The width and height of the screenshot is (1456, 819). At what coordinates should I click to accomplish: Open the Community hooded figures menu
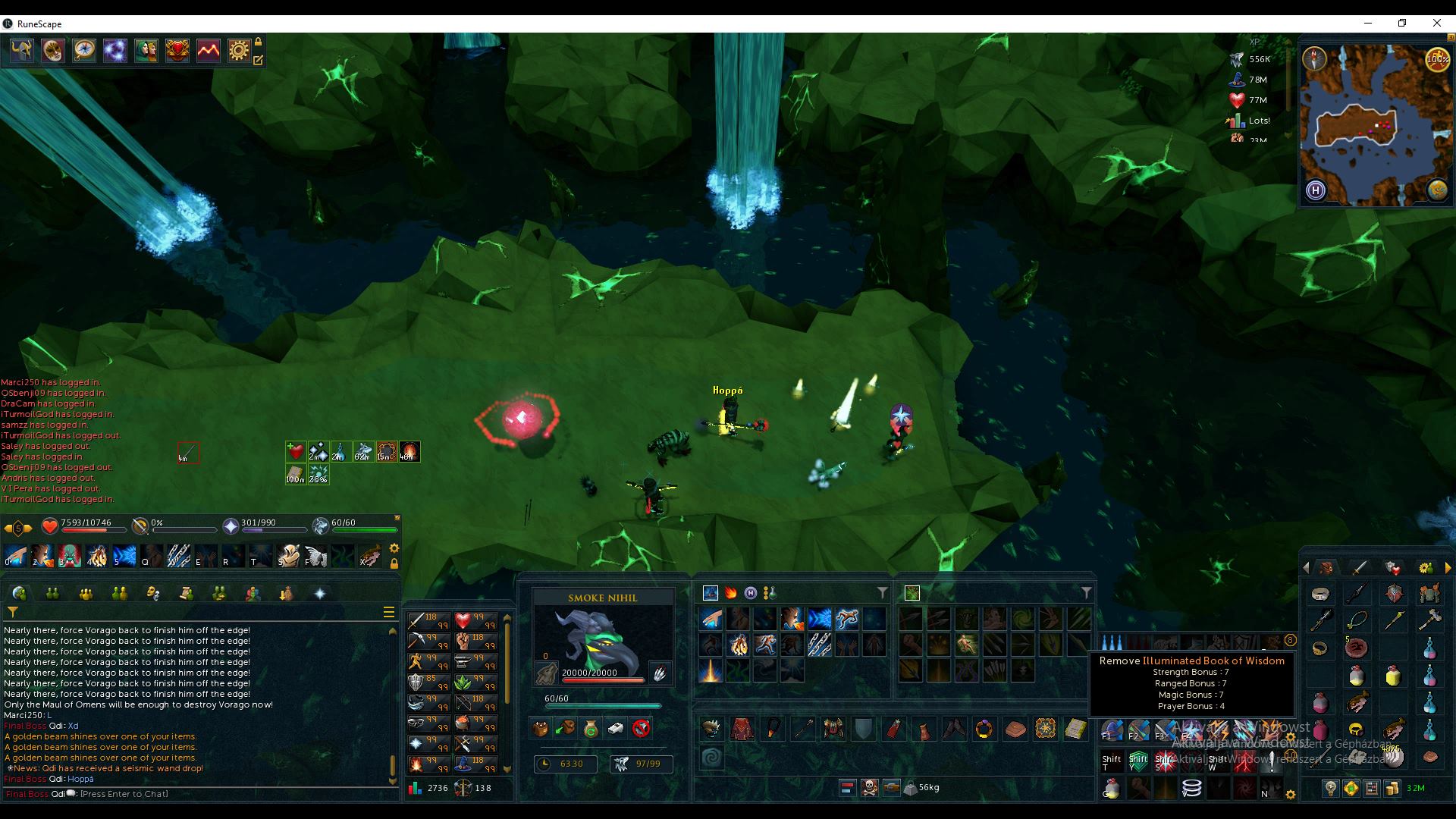[146, 51]
